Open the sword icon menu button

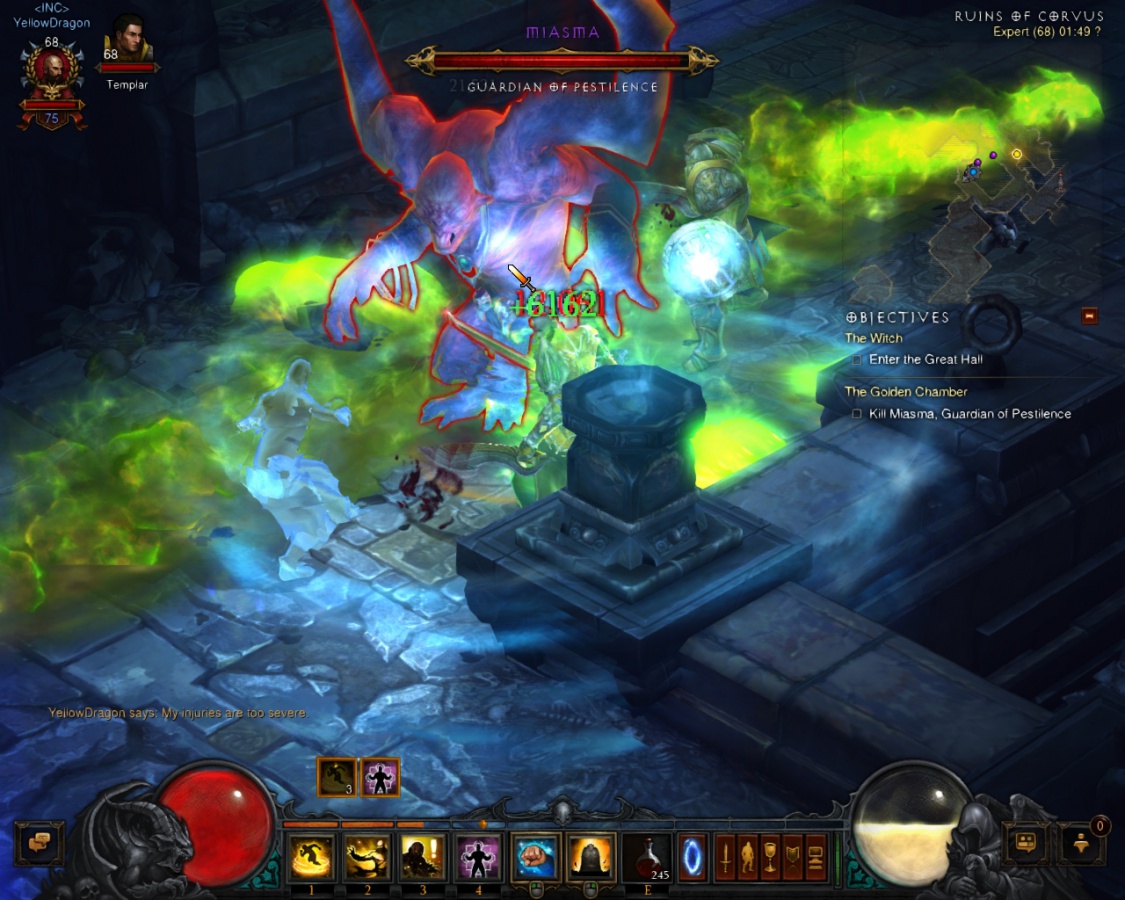coord(724,858)
